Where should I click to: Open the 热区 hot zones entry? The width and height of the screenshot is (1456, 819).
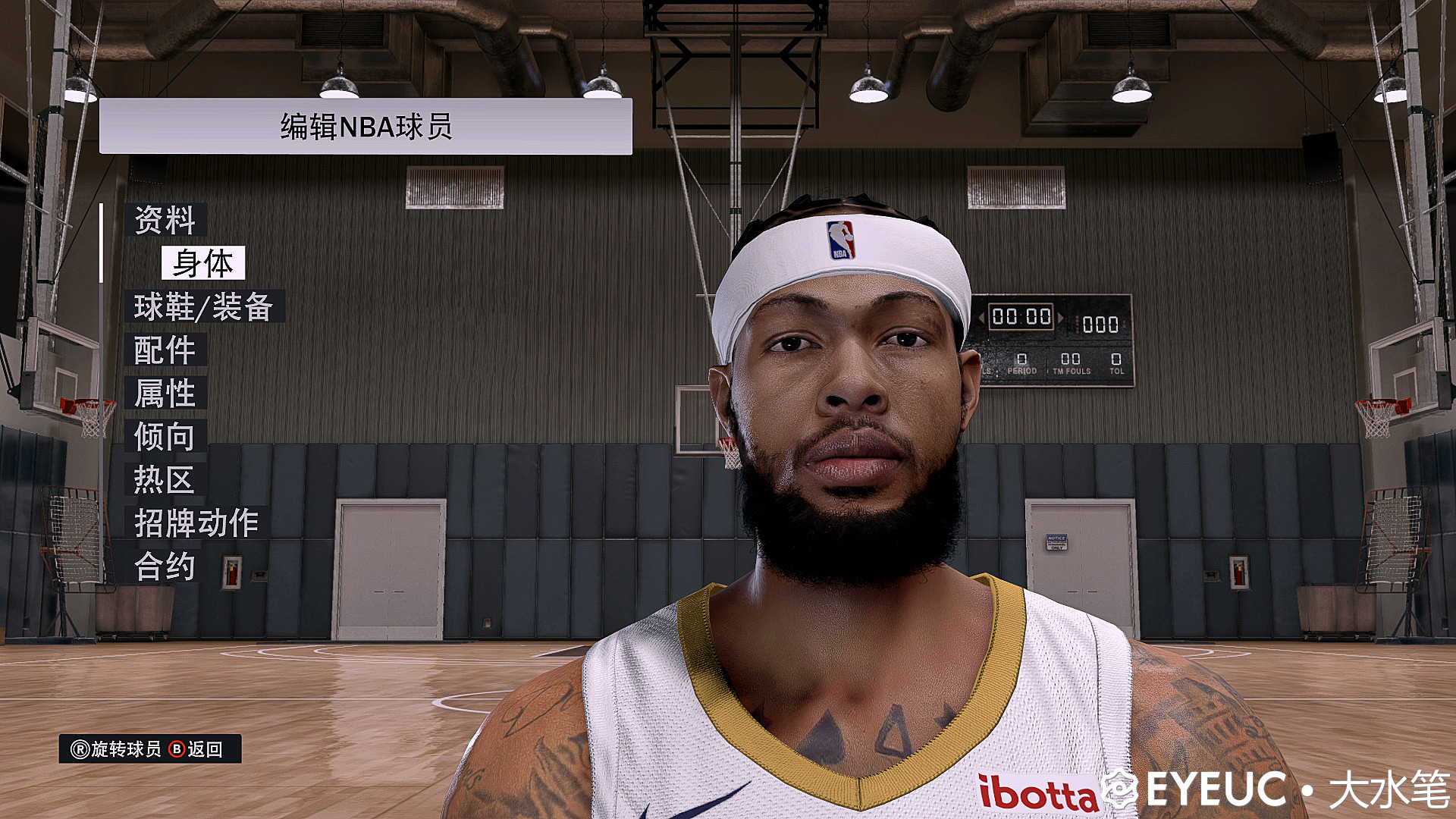point(164,479)
